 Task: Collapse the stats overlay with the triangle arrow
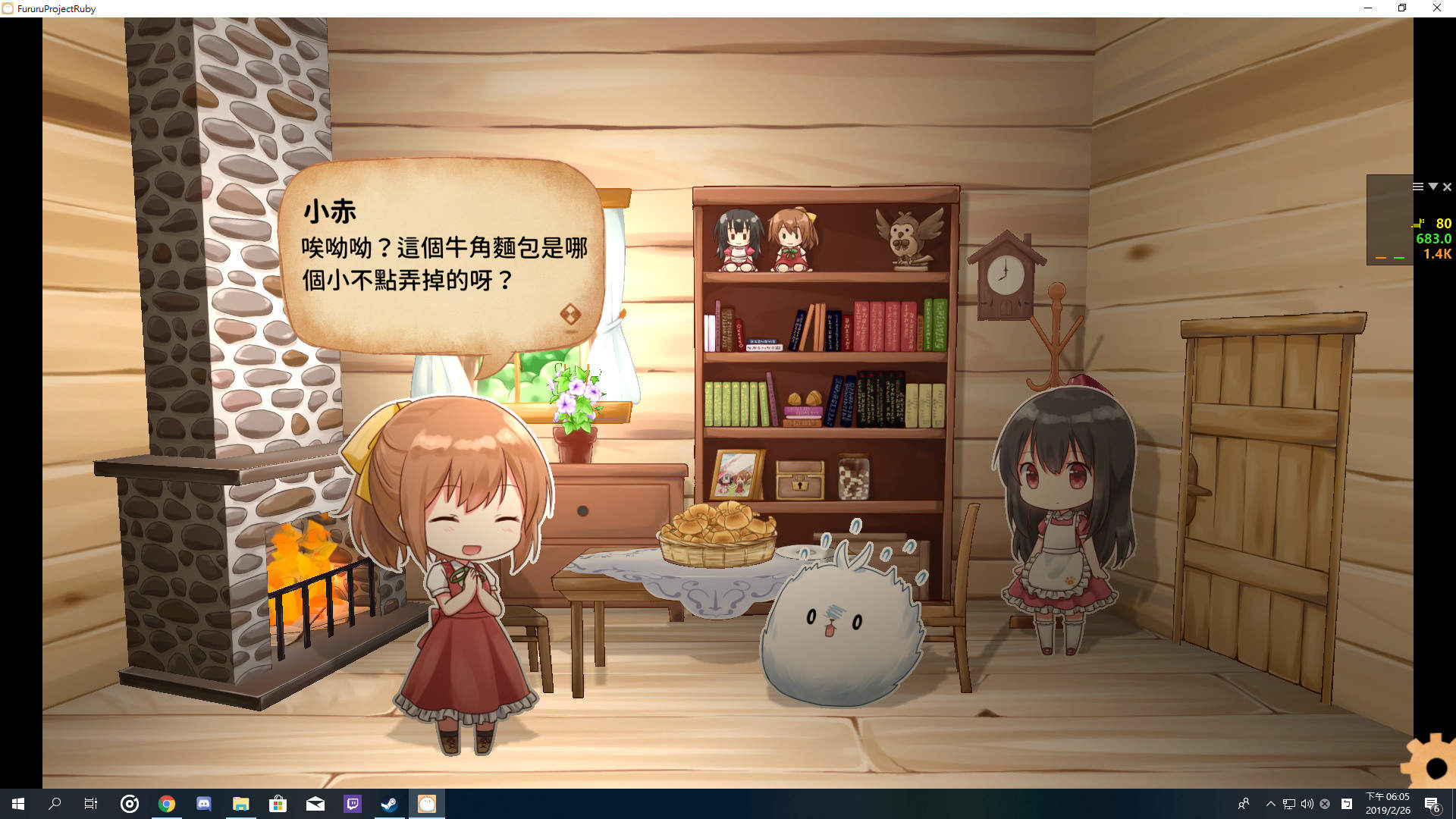(x=1432, y=186)
